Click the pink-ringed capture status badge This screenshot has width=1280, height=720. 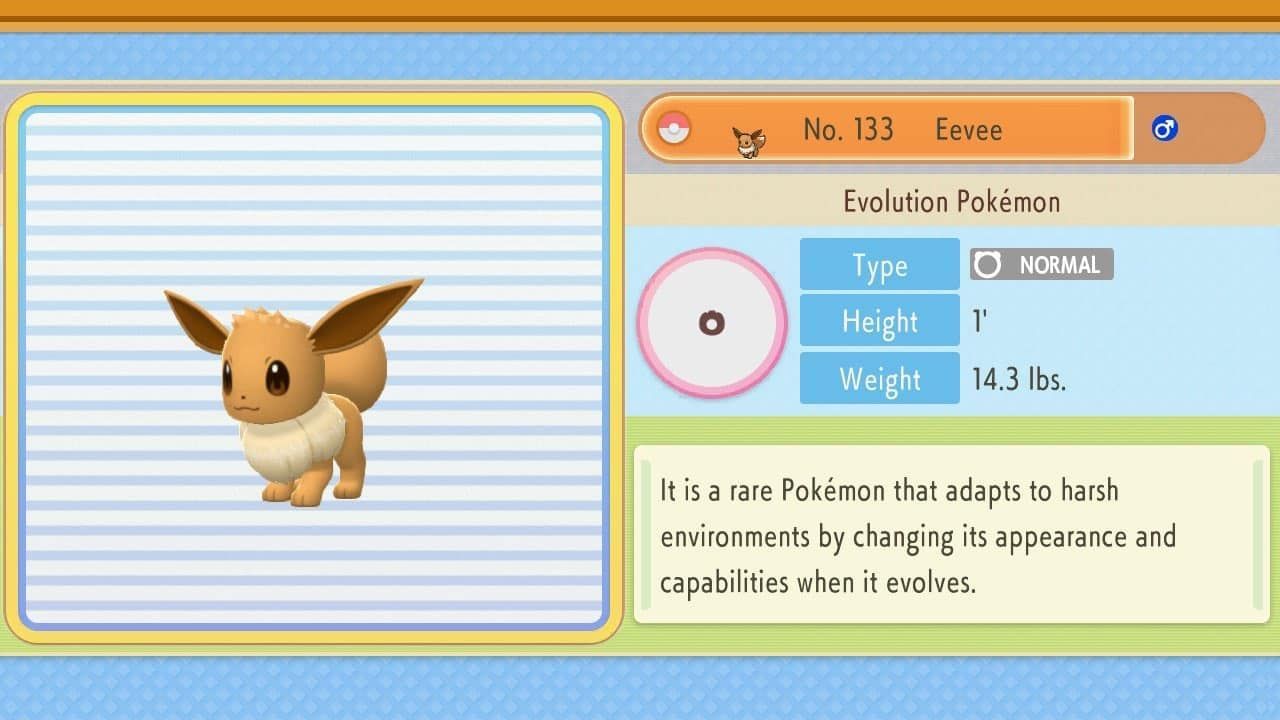coord(712,323)
